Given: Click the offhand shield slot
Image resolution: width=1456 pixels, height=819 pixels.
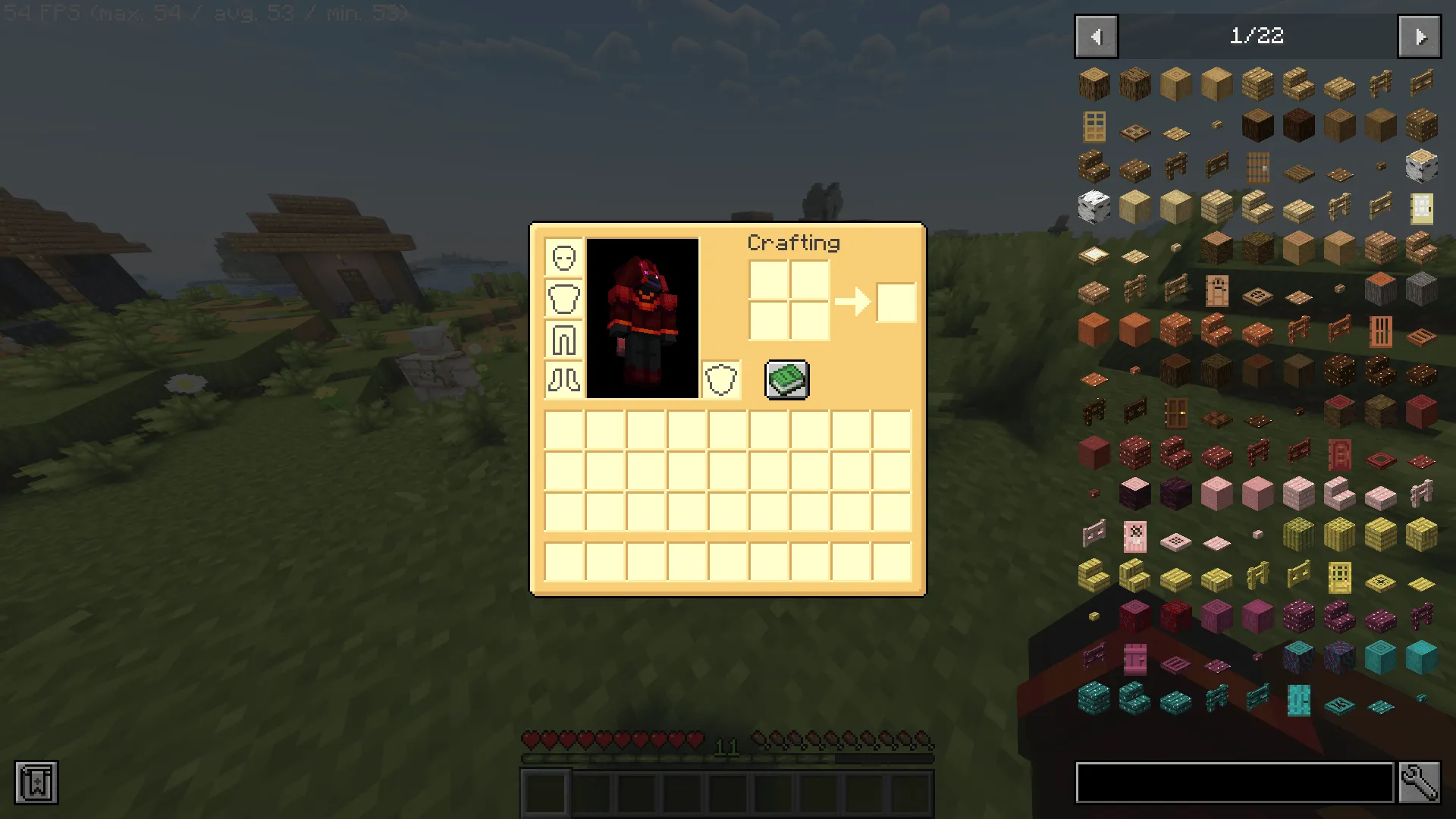Looking at the screenshot, I should [x=721, y=380].
